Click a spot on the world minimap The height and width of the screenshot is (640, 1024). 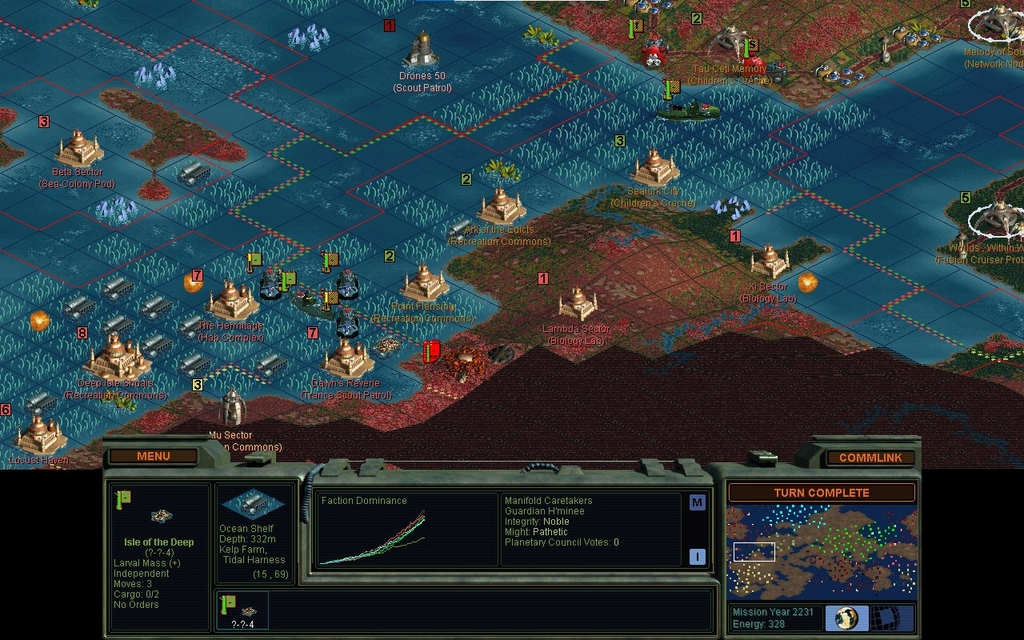tap(821, 552)
